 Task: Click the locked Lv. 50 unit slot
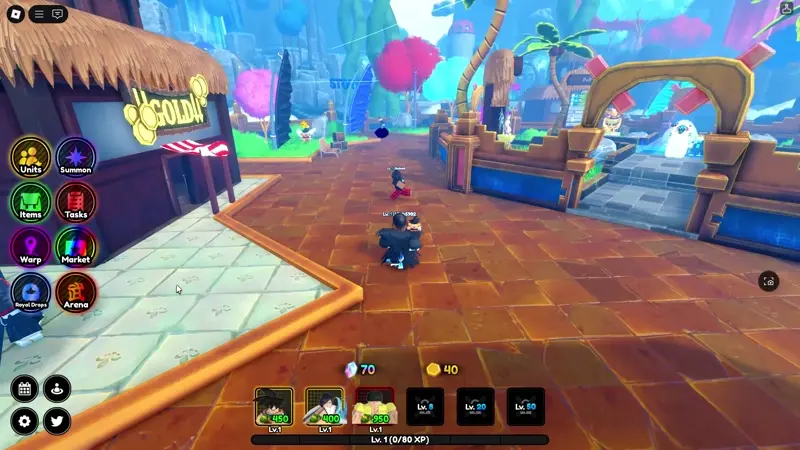(x=526, y=407)
